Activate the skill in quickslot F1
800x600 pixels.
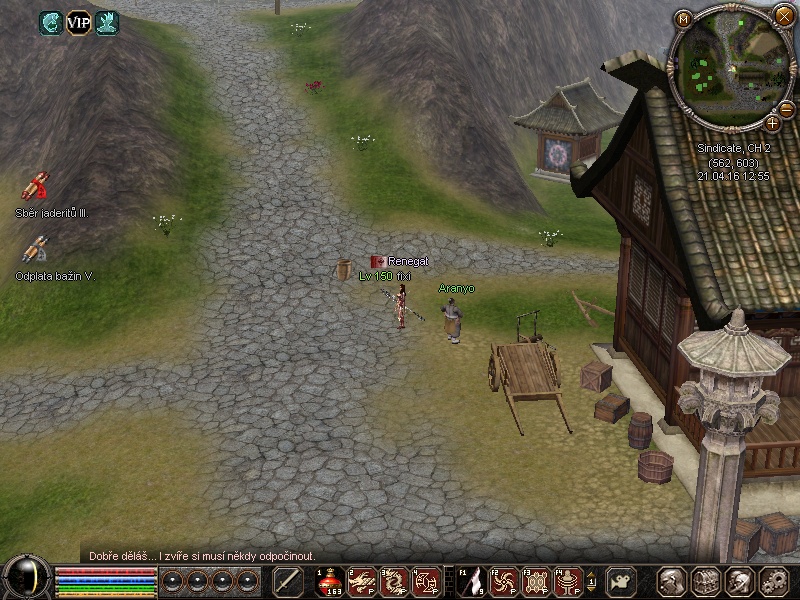[470, 581]
